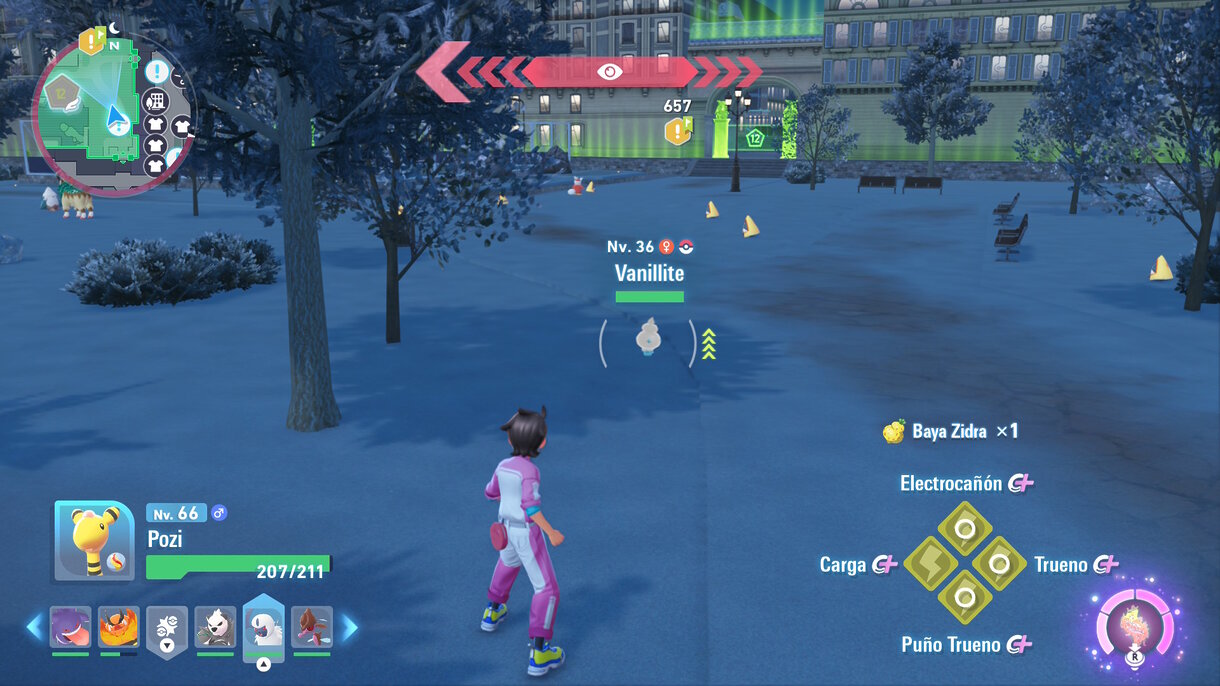The image size is (1220, 686).
Task: Switch to the orange fire Pokémon party slot
Action: (x=118, y=627)
